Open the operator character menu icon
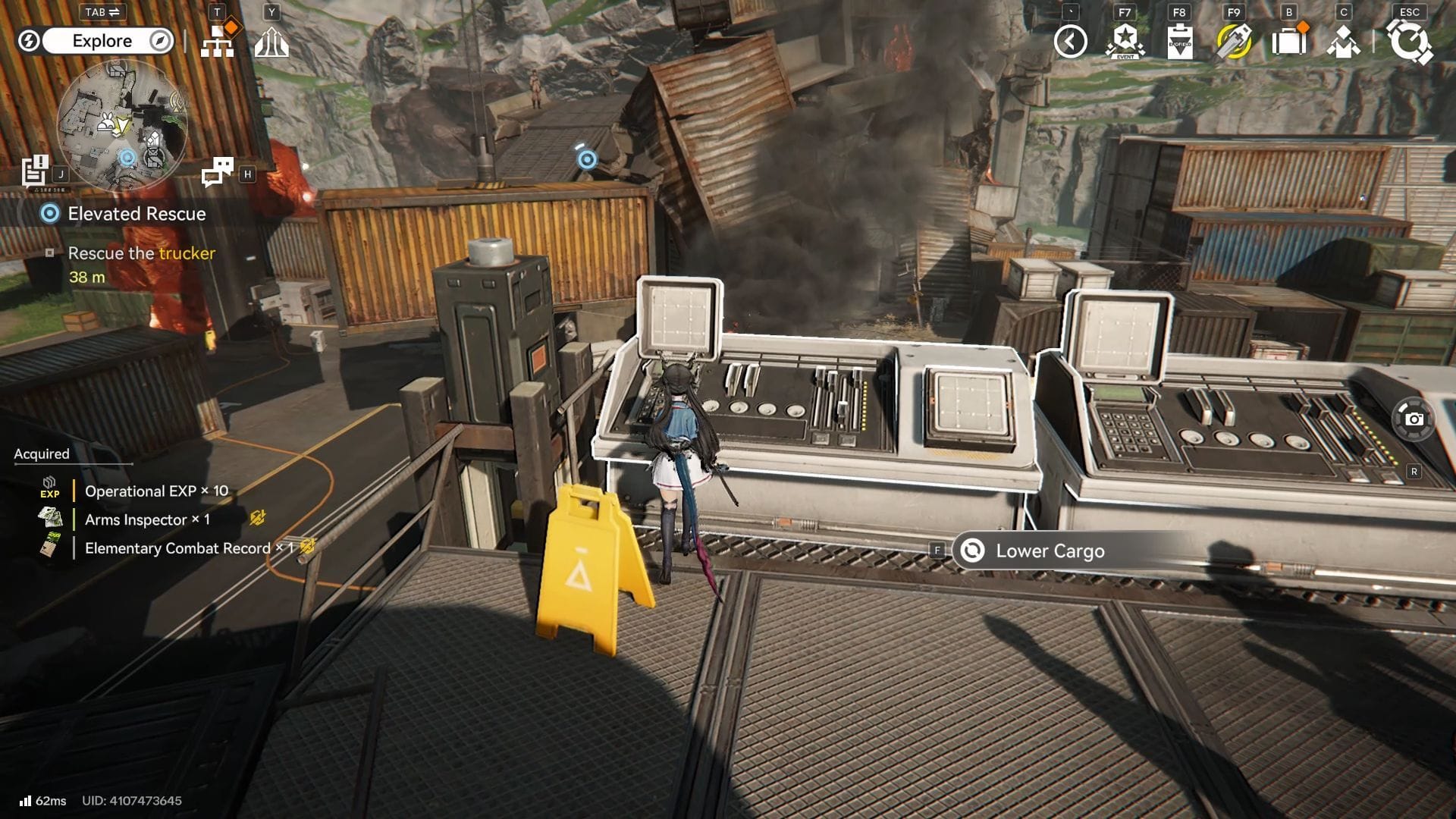Viewport: 1456px width, 819px height. click(1343, 42)
